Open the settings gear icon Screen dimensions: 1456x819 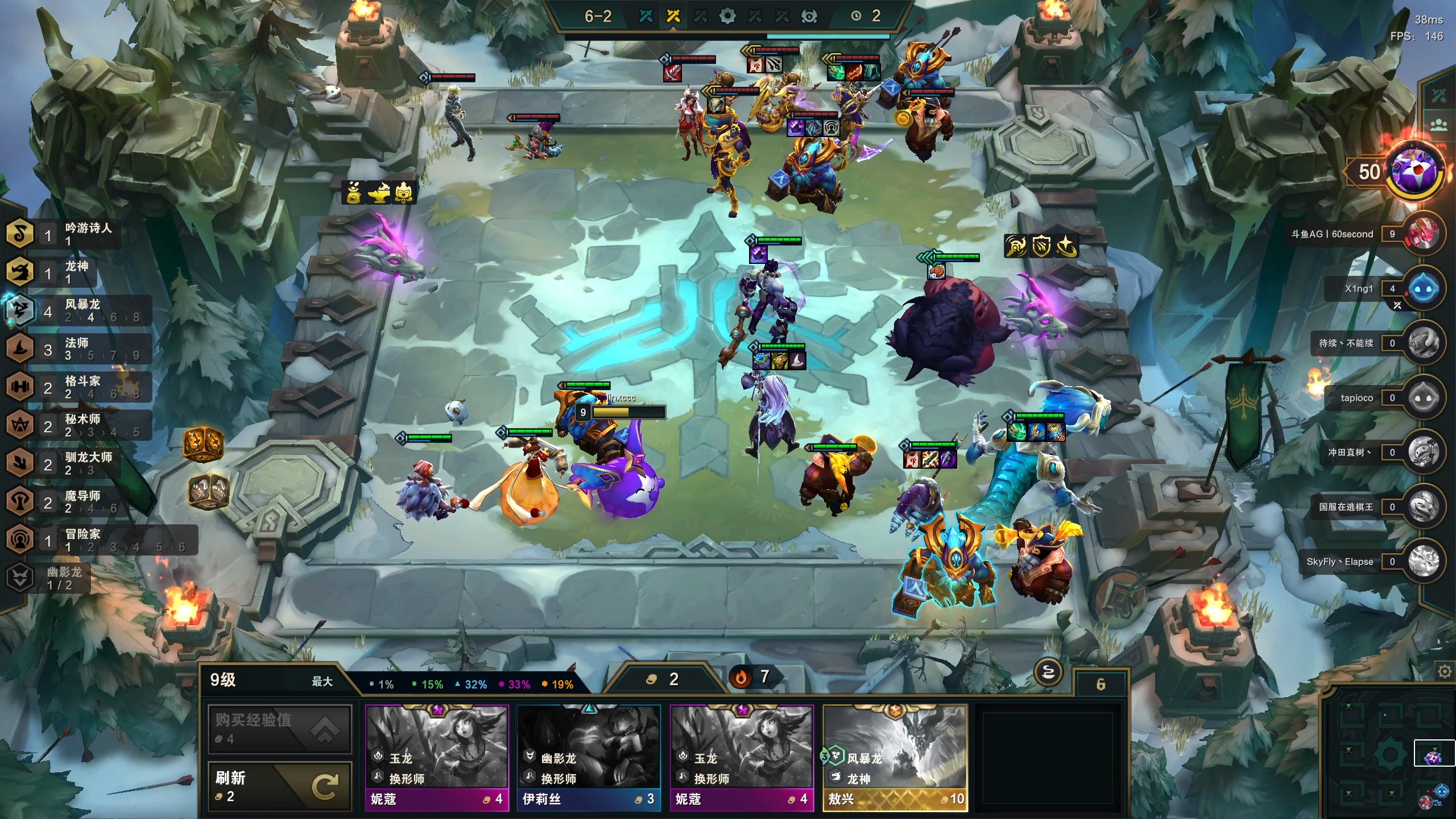point(1444,672)
